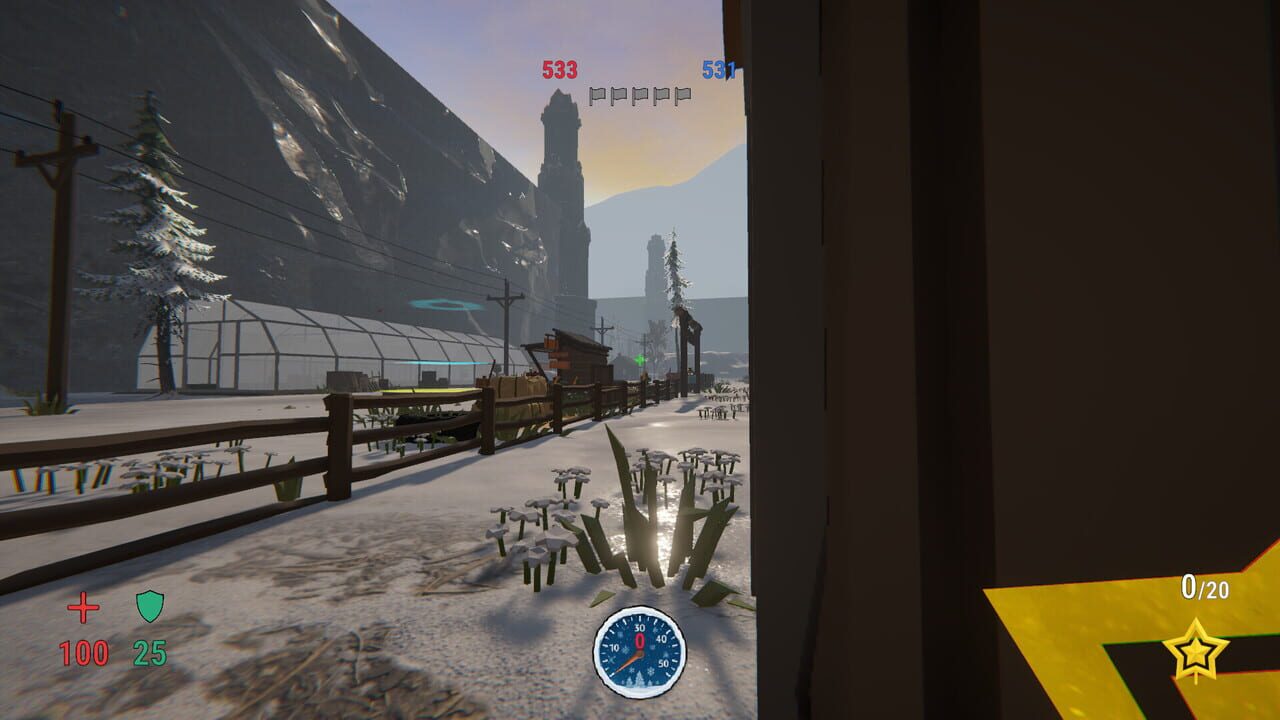Click the second flag icon in the row
1280x720 pixels.
tap(619, 94)
